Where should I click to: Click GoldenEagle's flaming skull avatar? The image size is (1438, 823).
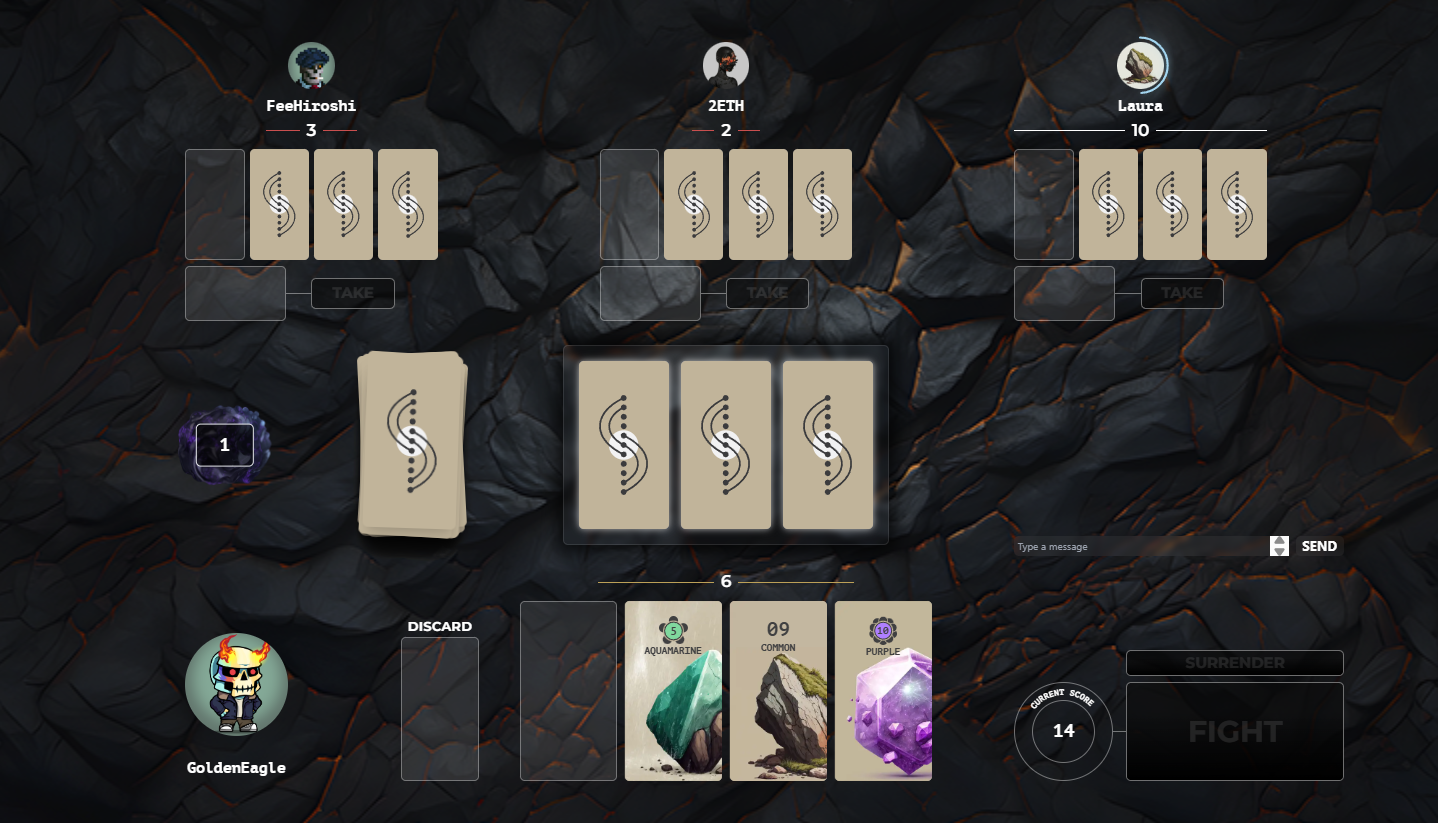click(236, 686)
